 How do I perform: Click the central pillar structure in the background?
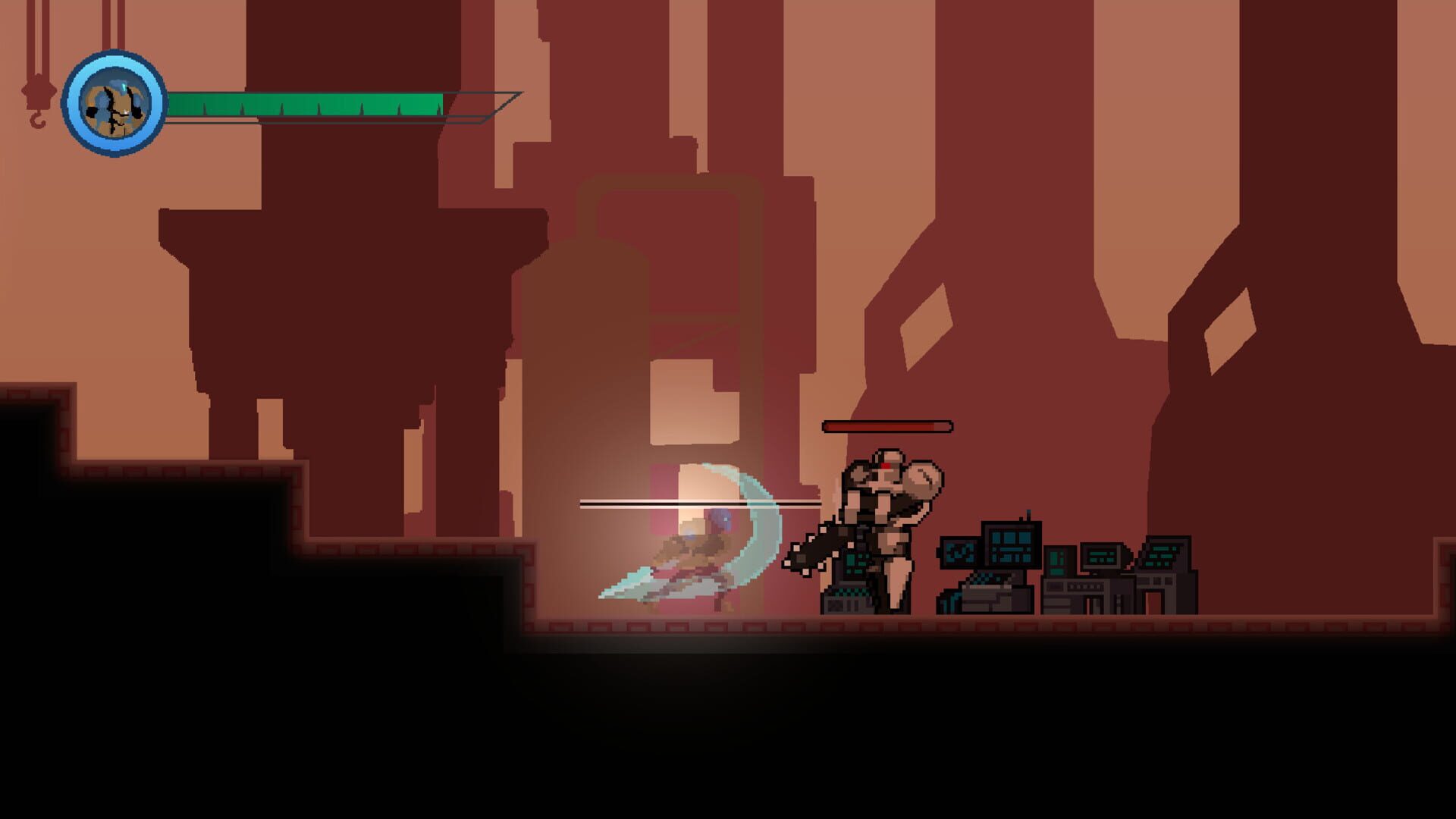coord(667,303)
